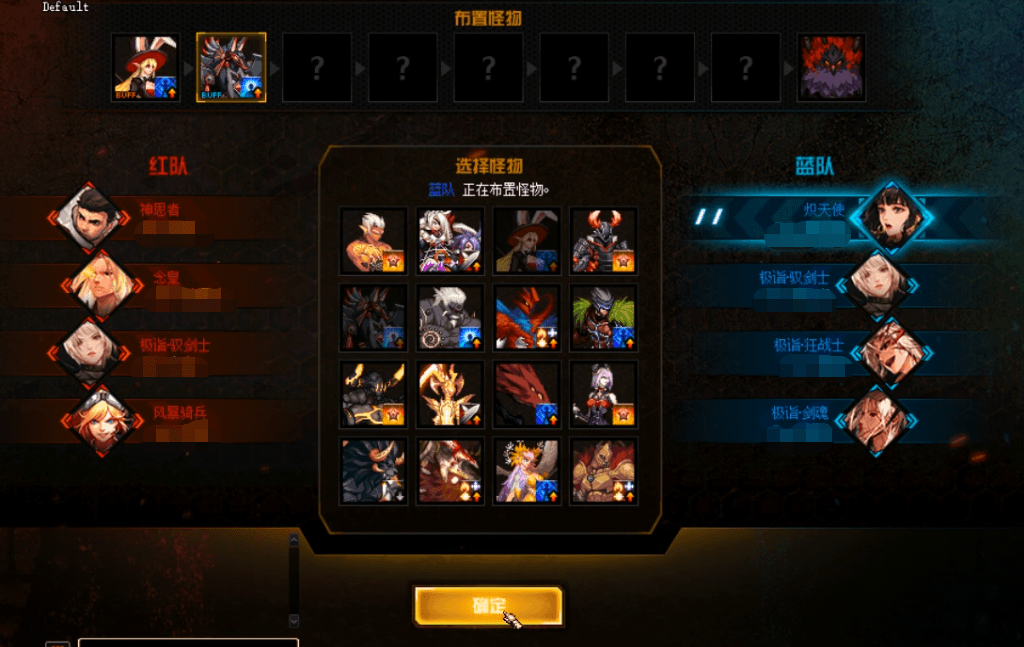The width and height of the screenshot is (1024, 647).
Task: Select the white-haired orange elf monster
Action: point(373,241)
